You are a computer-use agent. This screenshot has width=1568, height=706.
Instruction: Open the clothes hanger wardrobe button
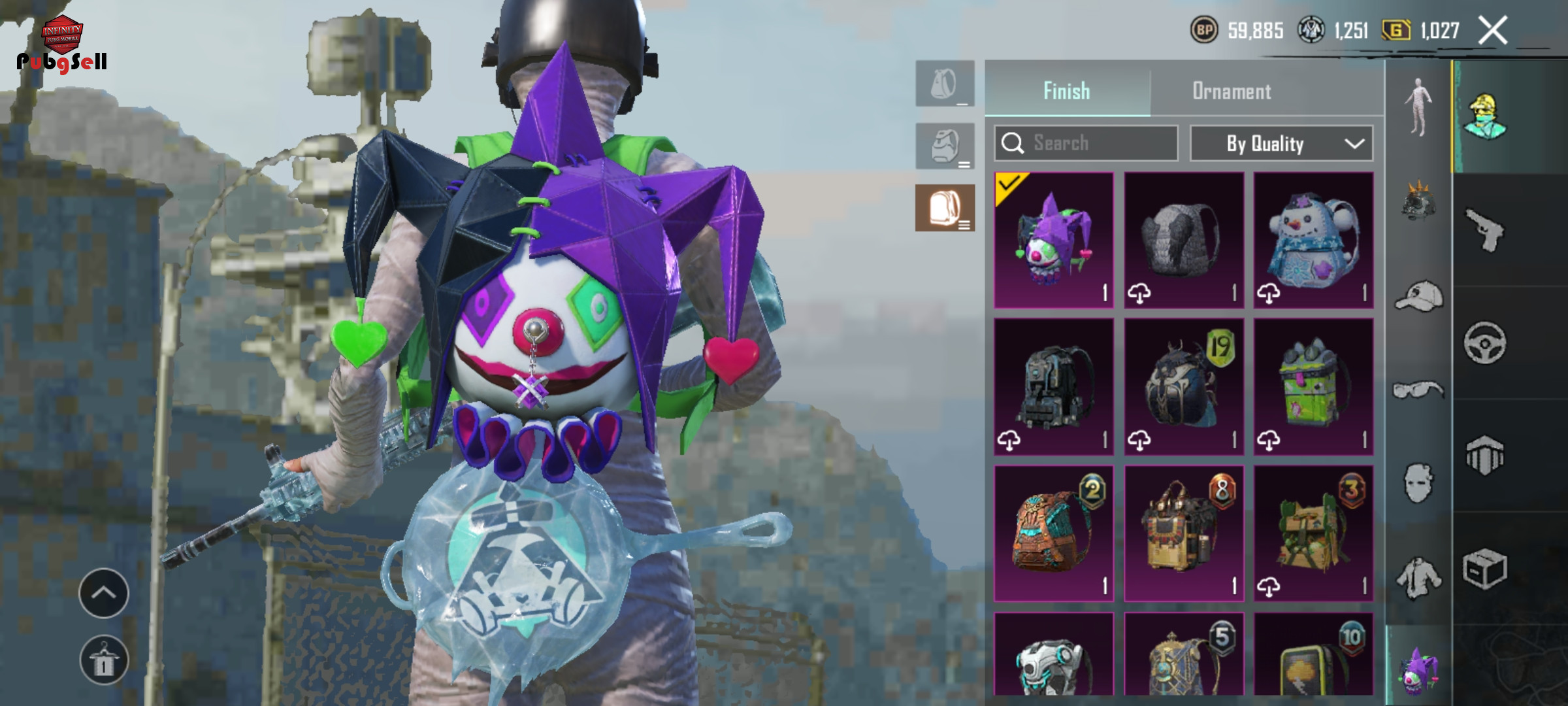(104, 660)
